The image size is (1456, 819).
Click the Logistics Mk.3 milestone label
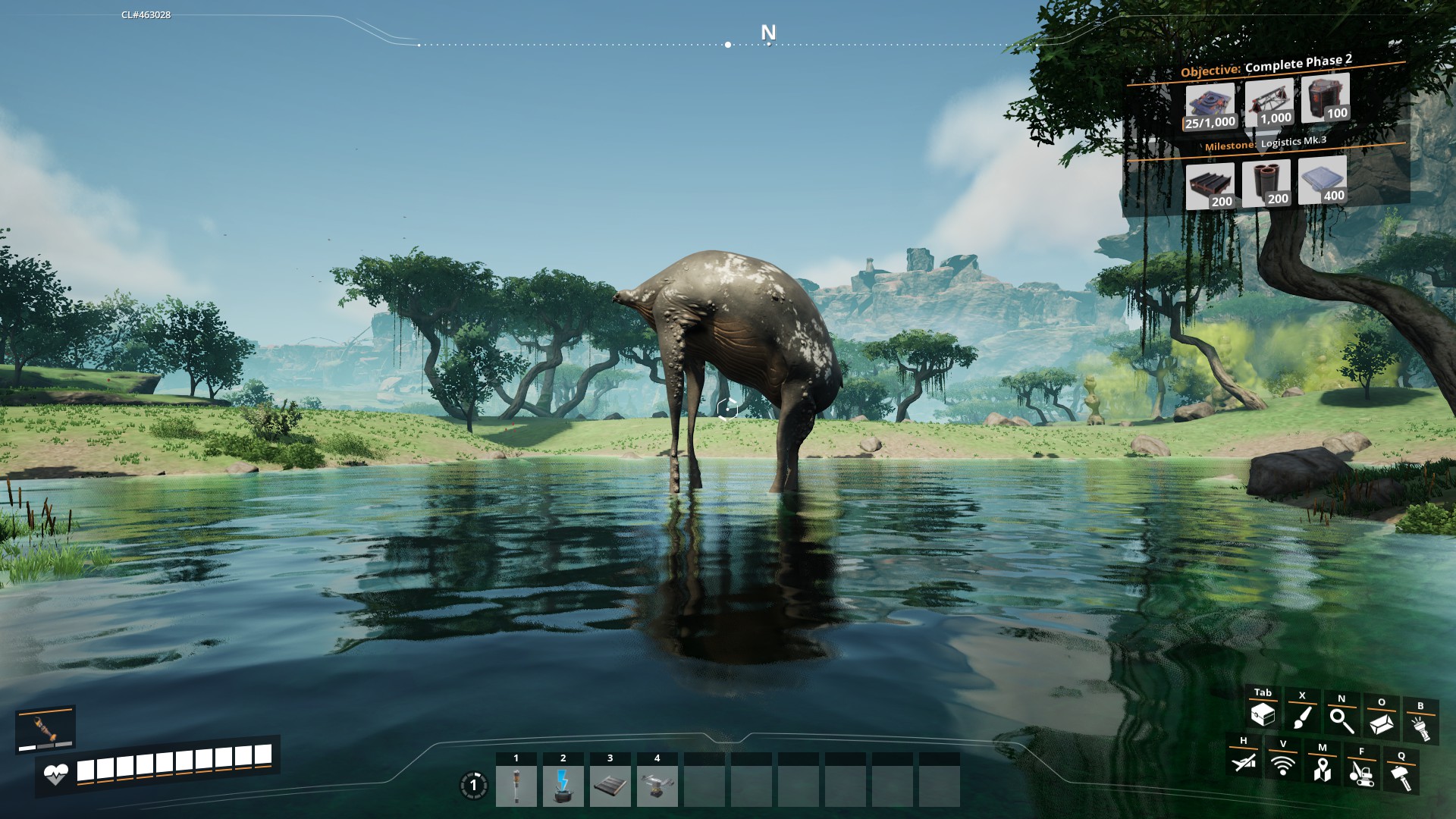click(x=1293, y=142)
